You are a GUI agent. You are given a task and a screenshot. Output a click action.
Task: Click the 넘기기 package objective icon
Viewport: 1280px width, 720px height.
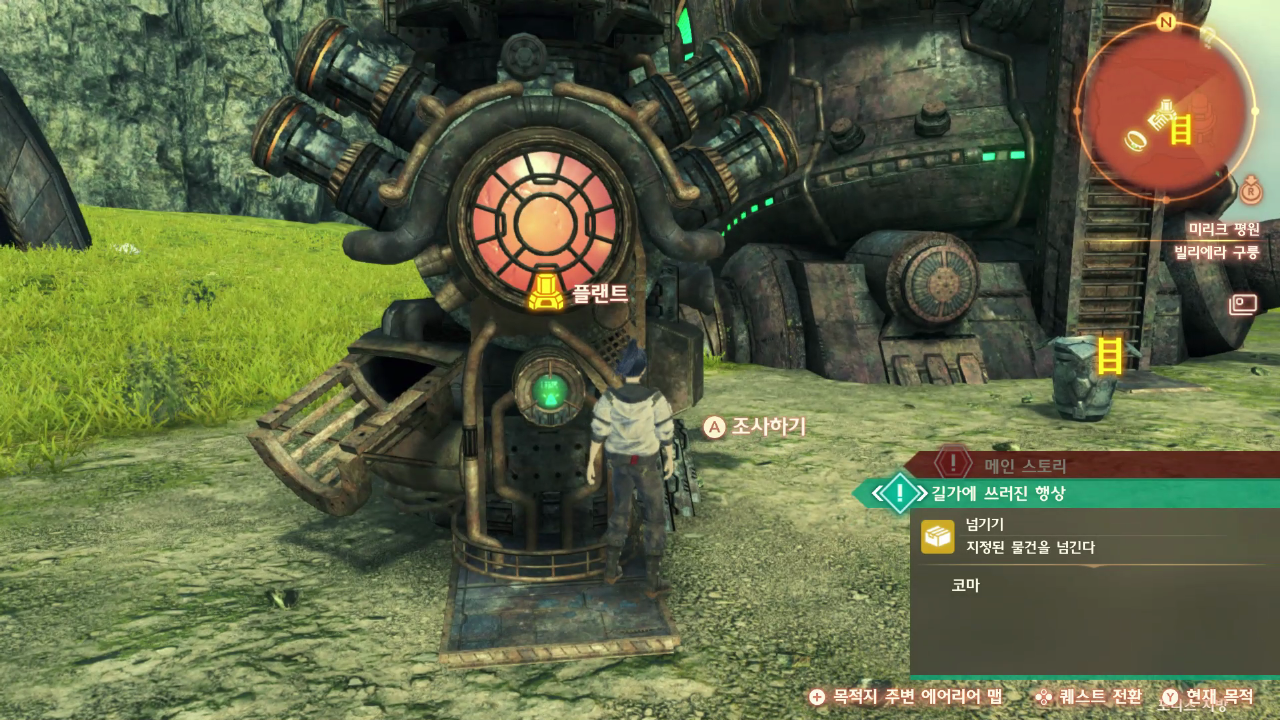(937, 537)
